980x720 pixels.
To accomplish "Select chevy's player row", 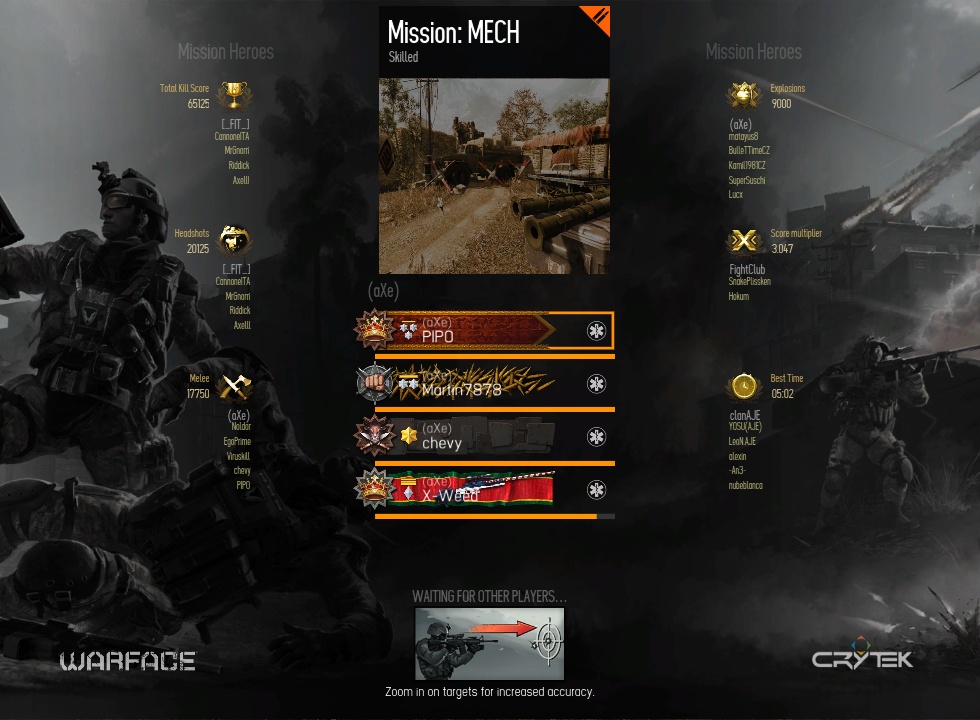I will [x=485, y=437].
